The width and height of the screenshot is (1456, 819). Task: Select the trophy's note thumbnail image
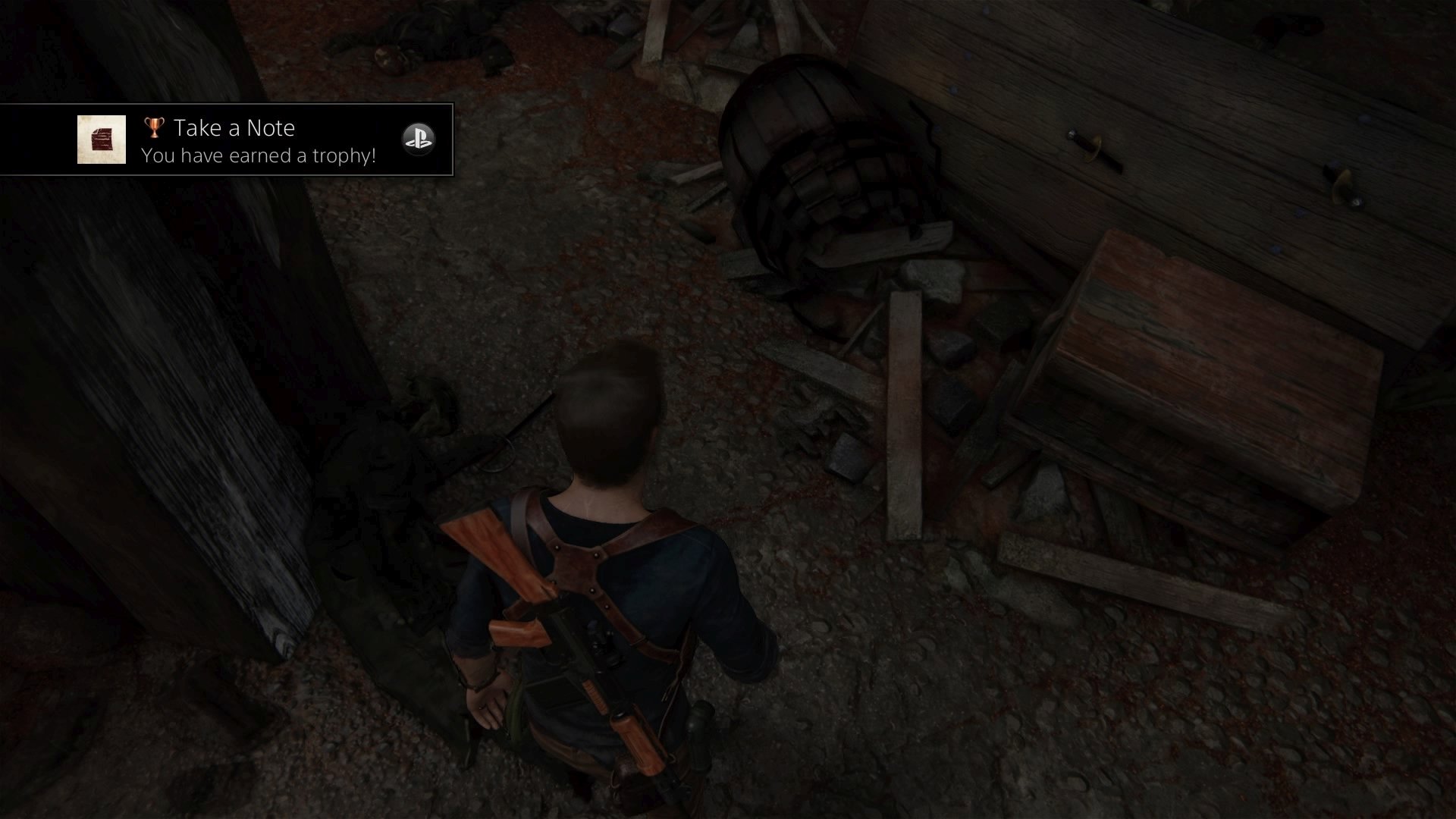(x=102, y=140)
